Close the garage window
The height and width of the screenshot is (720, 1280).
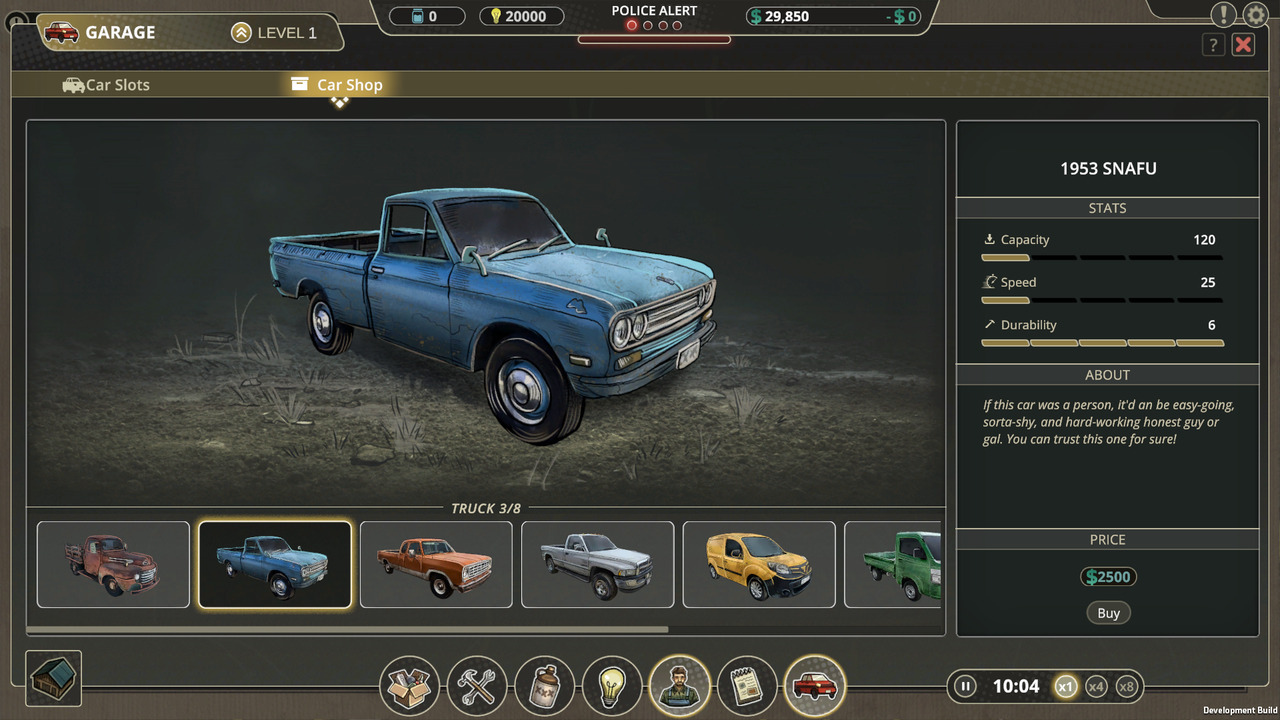click(1243, 44)
